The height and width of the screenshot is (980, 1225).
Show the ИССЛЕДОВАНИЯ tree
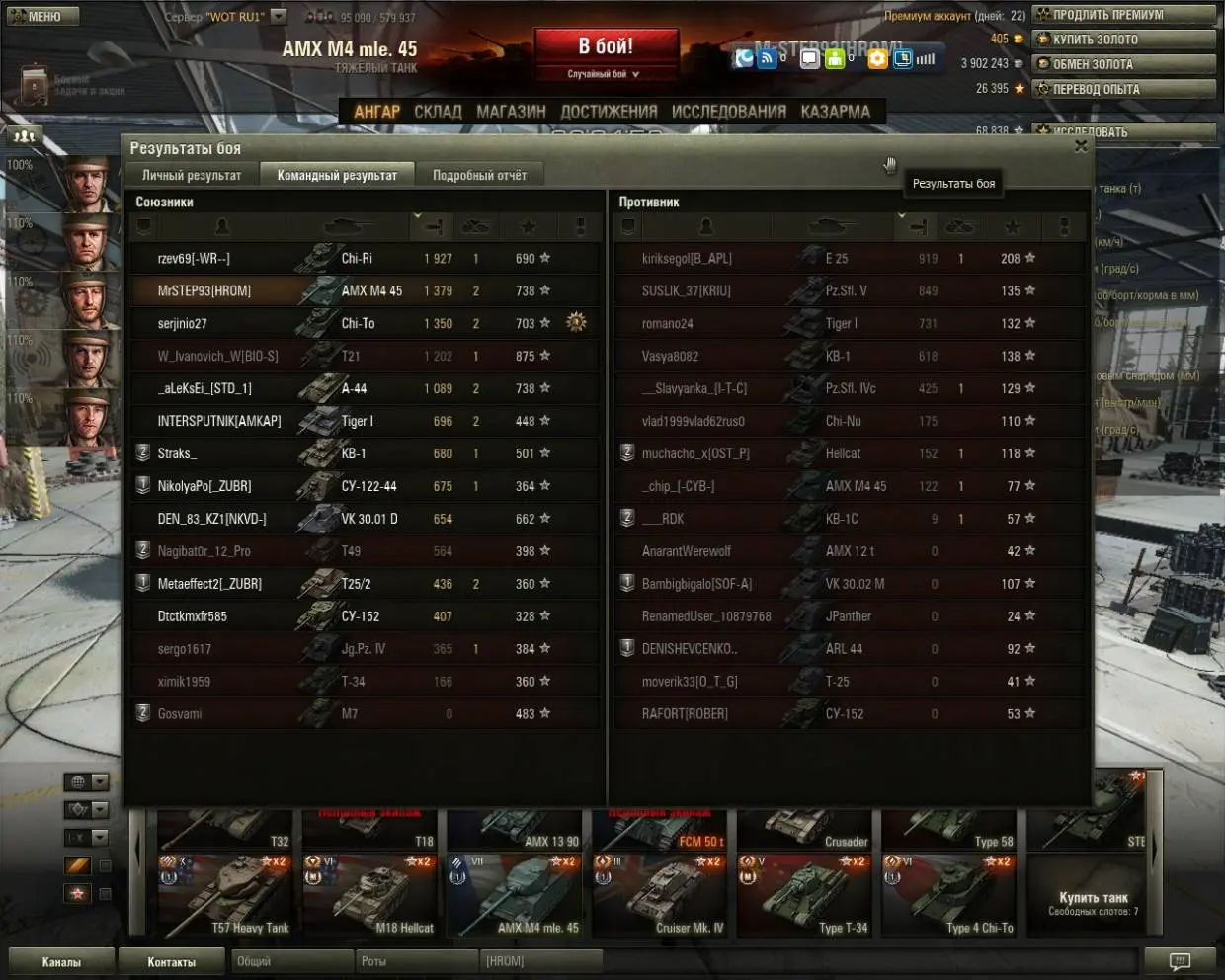coord(728,112)
